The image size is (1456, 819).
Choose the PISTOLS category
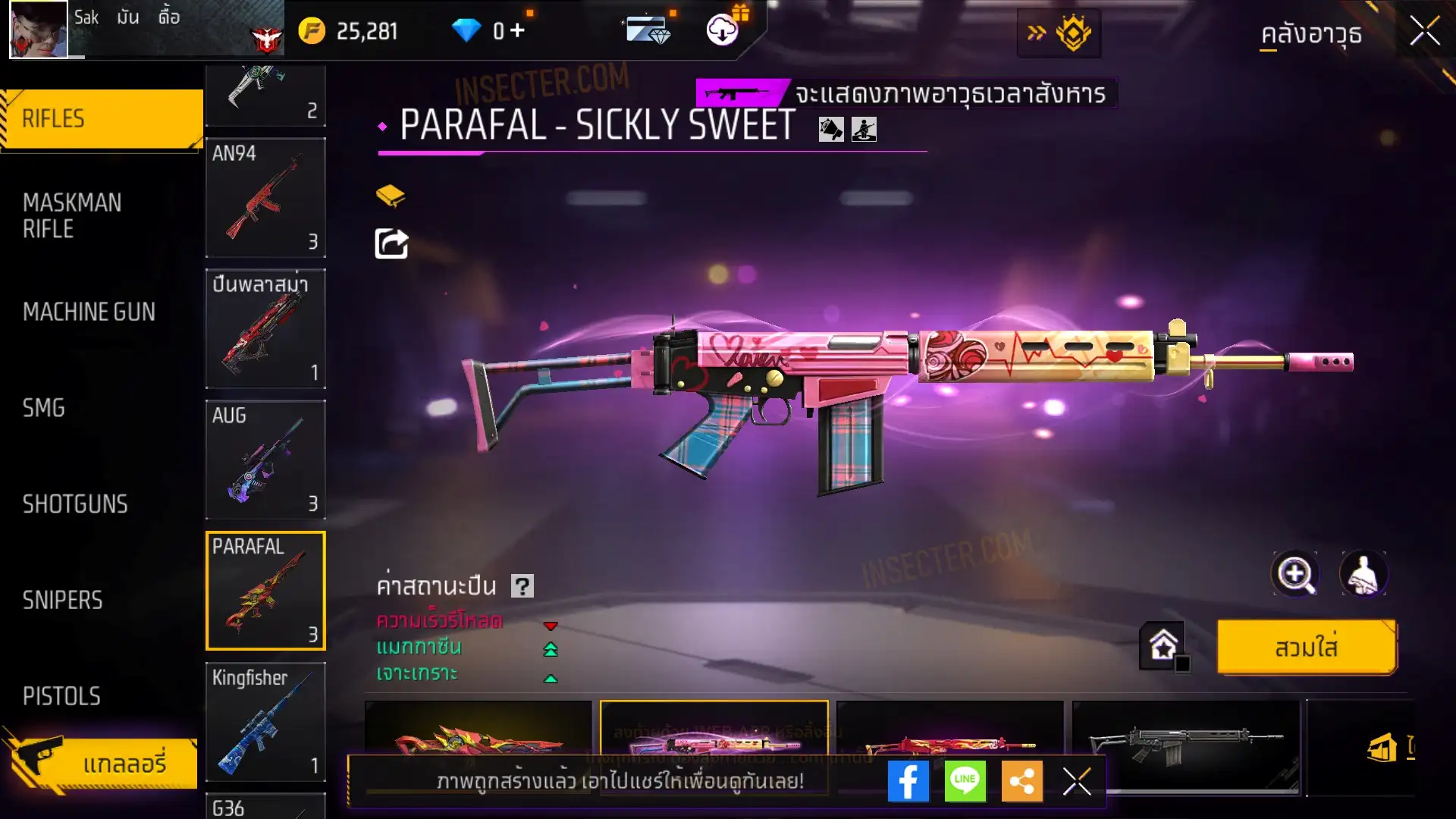pos(61,696)
